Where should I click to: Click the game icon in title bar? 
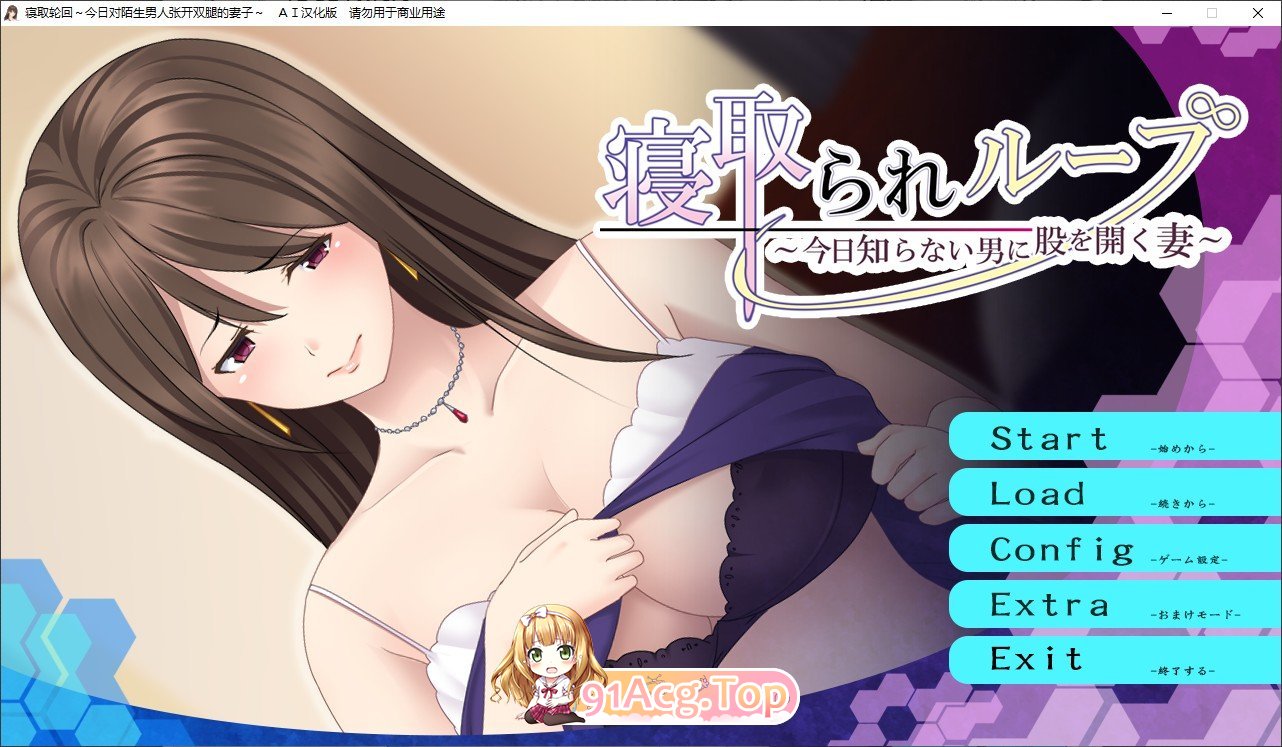click(11, 12)
